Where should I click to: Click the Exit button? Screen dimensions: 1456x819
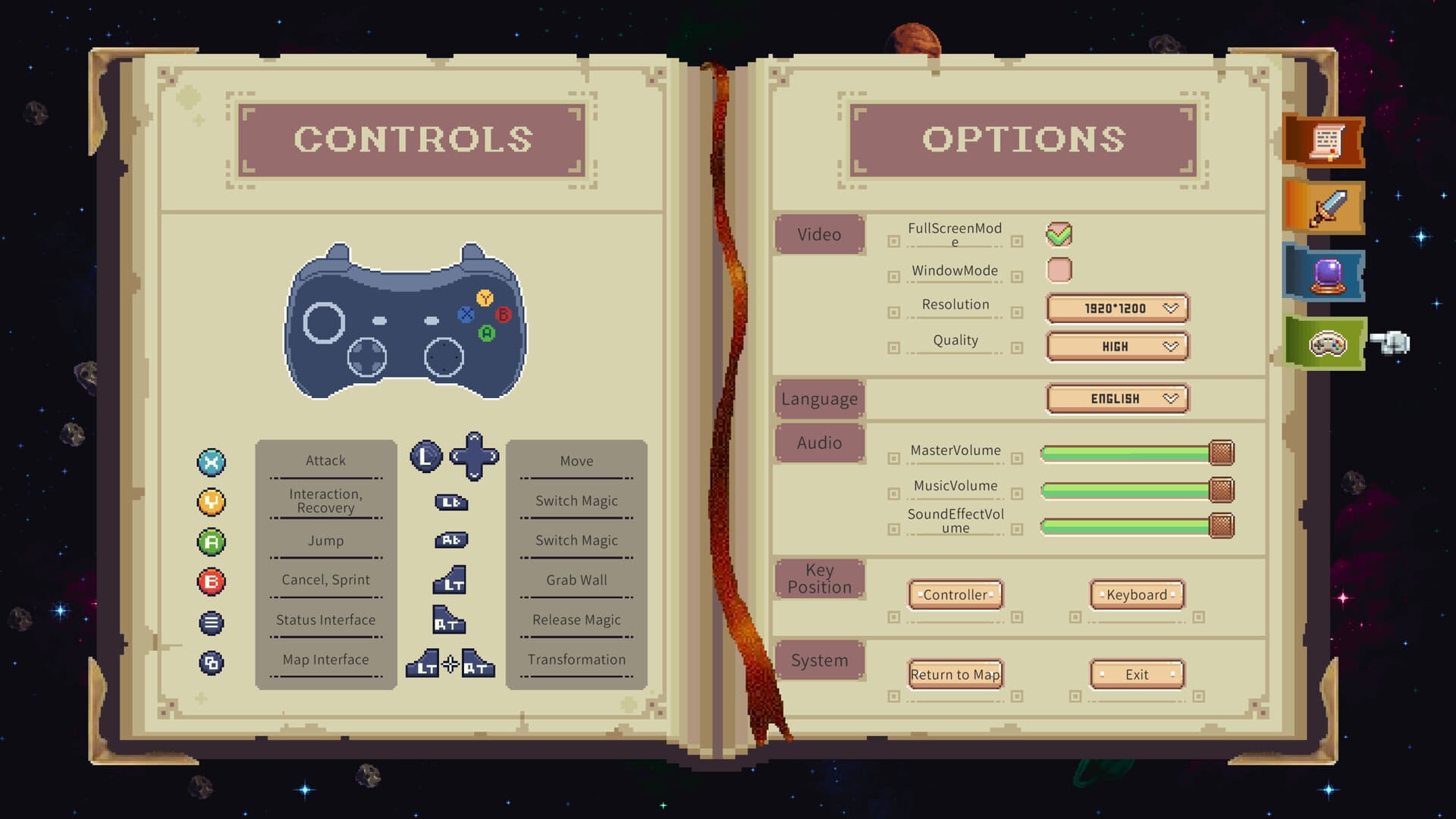(1136, 674)
